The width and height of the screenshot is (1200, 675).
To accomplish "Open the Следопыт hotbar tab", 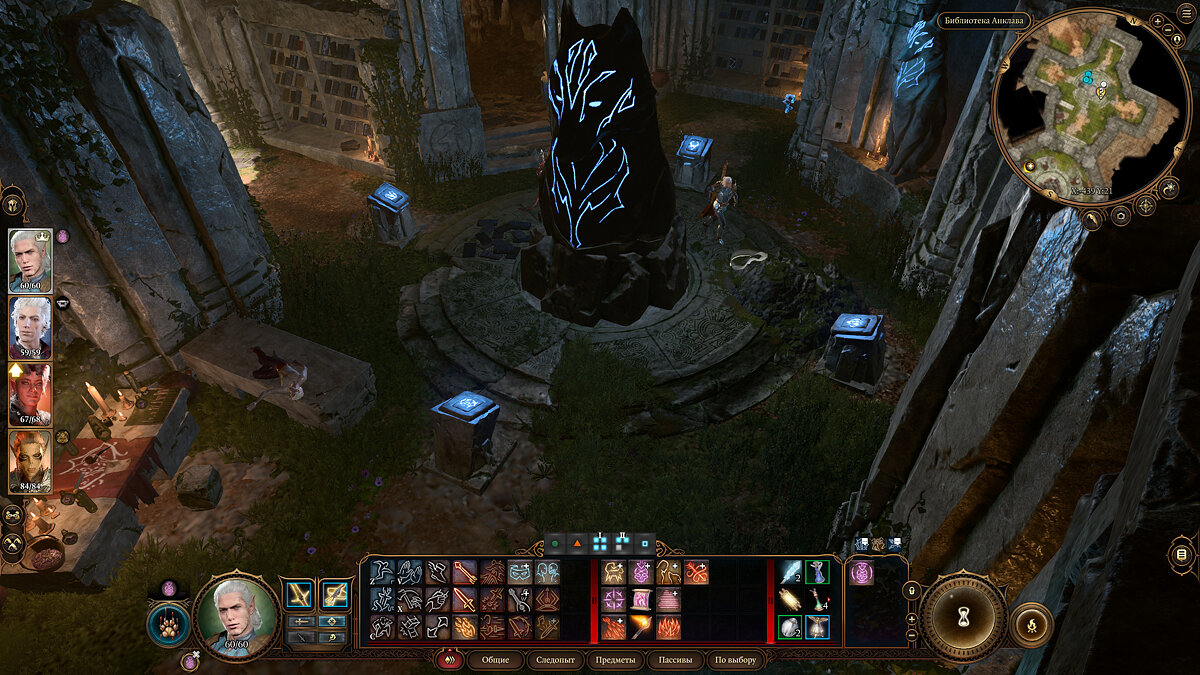I will 555,660.
